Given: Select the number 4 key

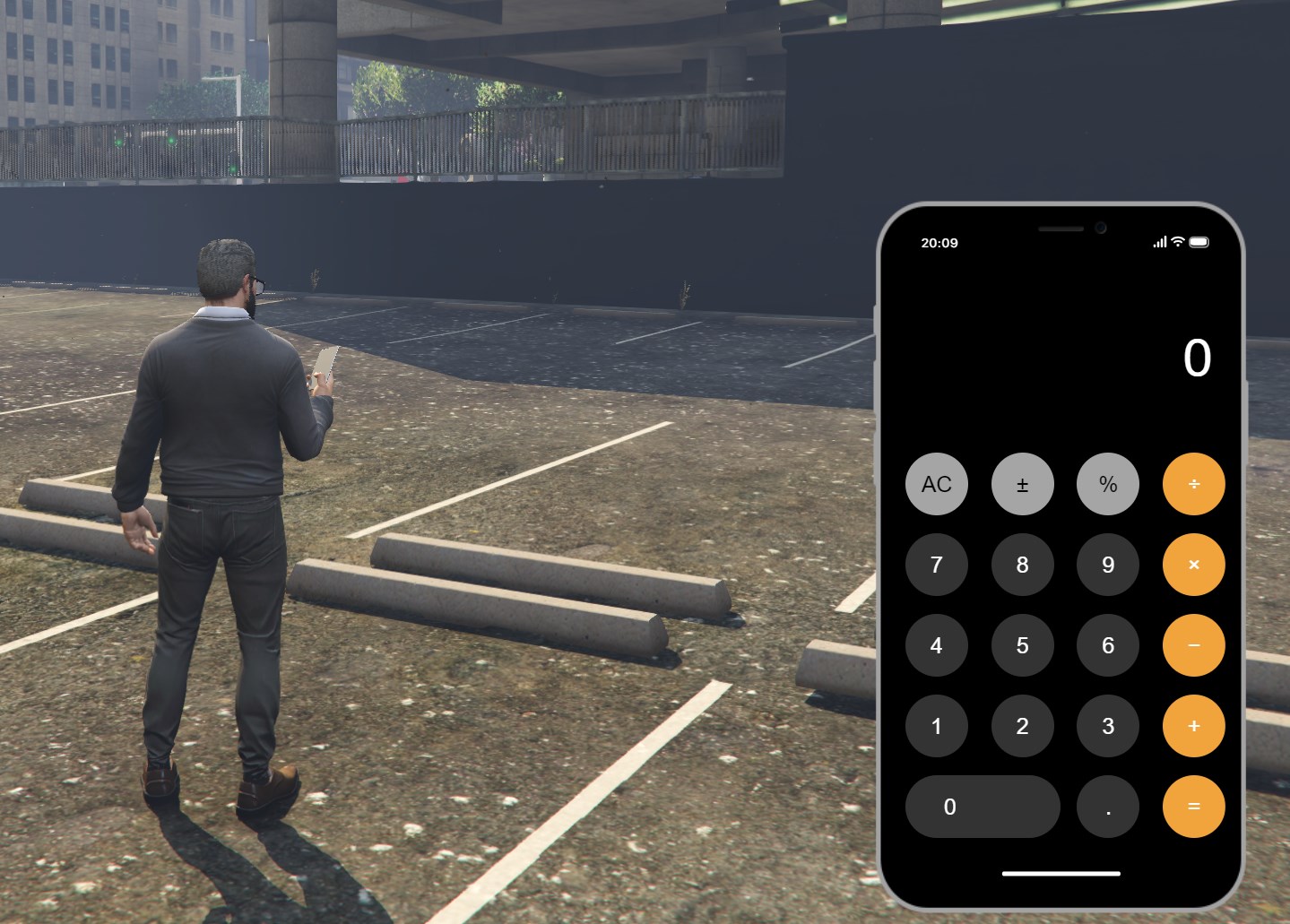Looking at the screenshot, I should tap(937, 645).
